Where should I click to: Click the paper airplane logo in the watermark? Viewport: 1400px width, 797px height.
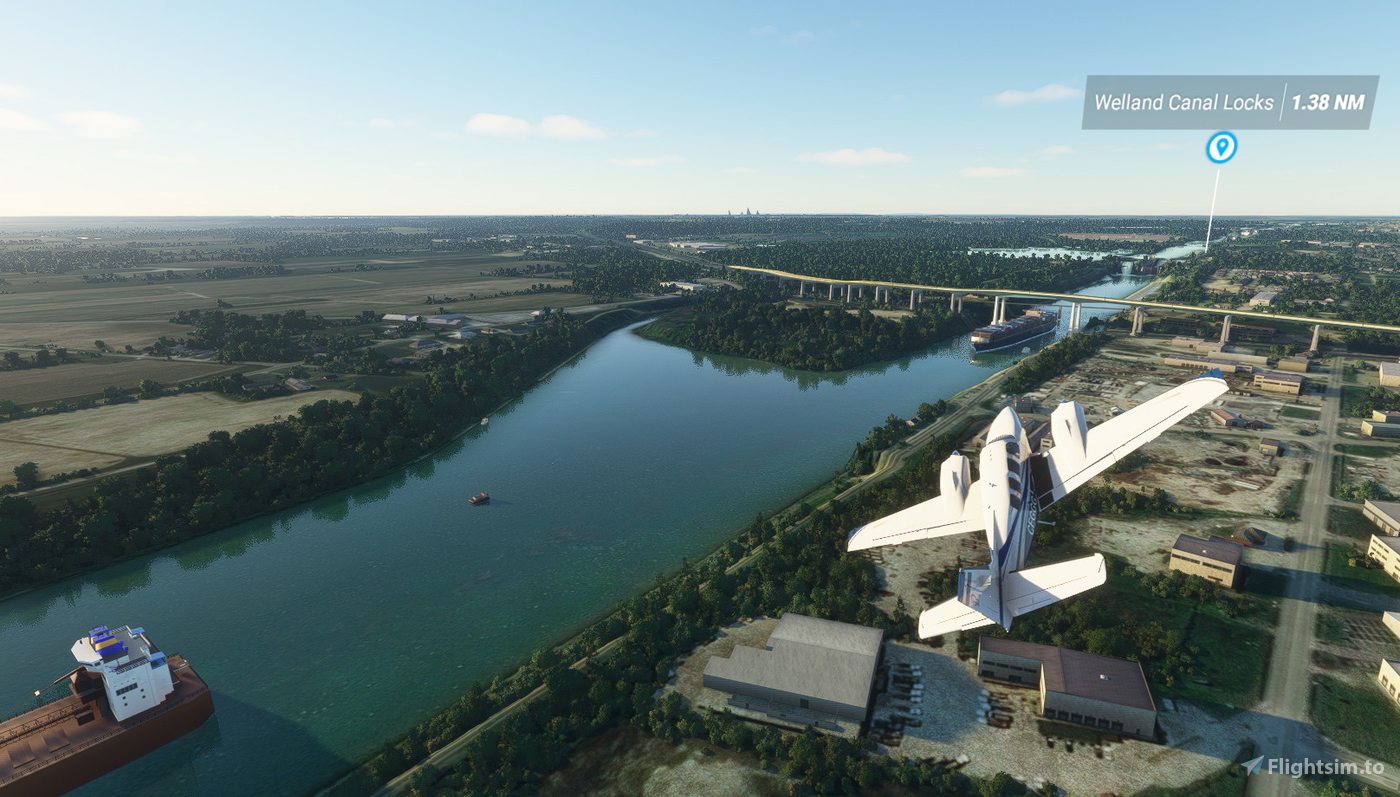[1252, 764]
